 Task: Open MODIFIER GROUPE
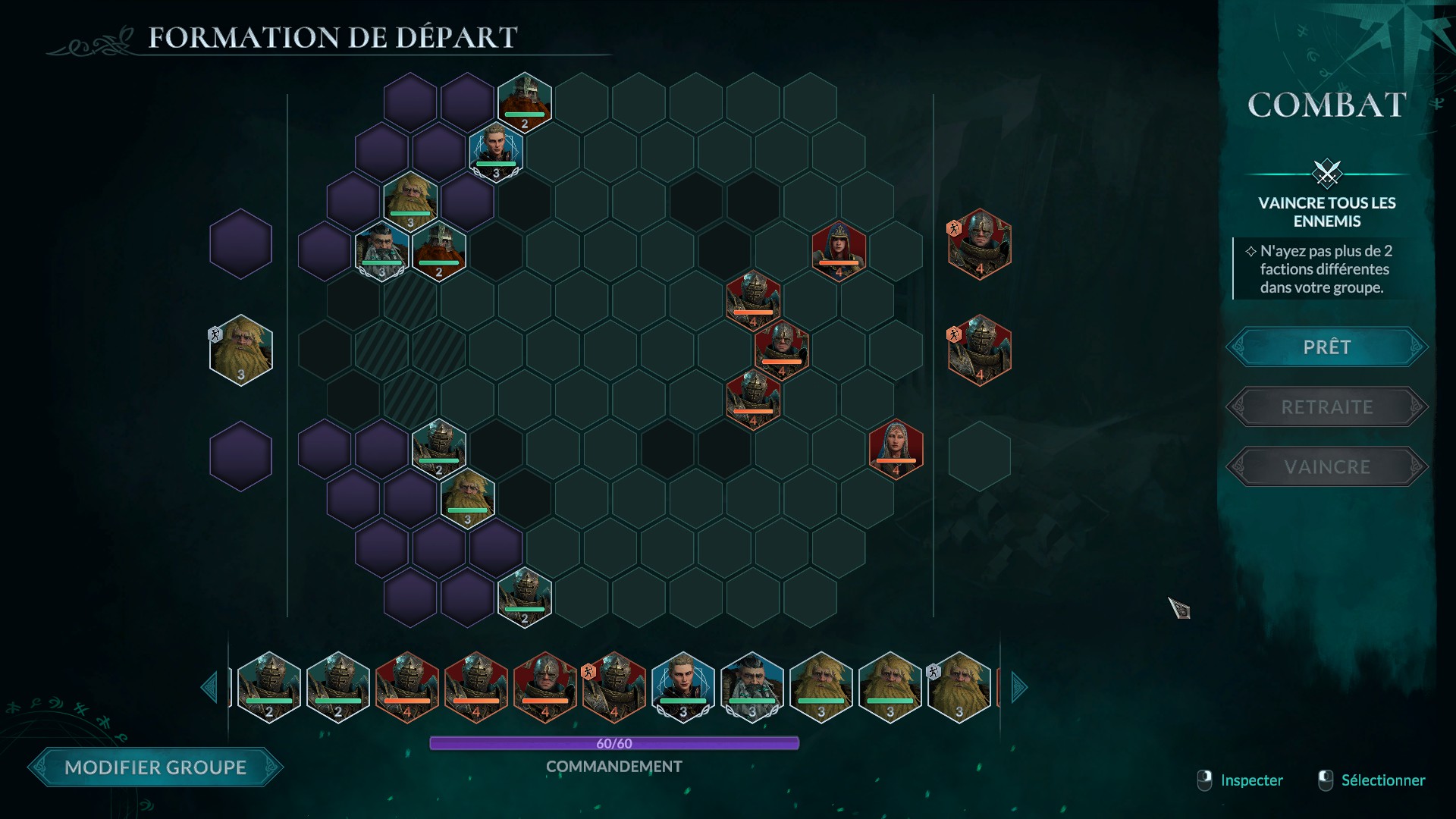[155, 767]
